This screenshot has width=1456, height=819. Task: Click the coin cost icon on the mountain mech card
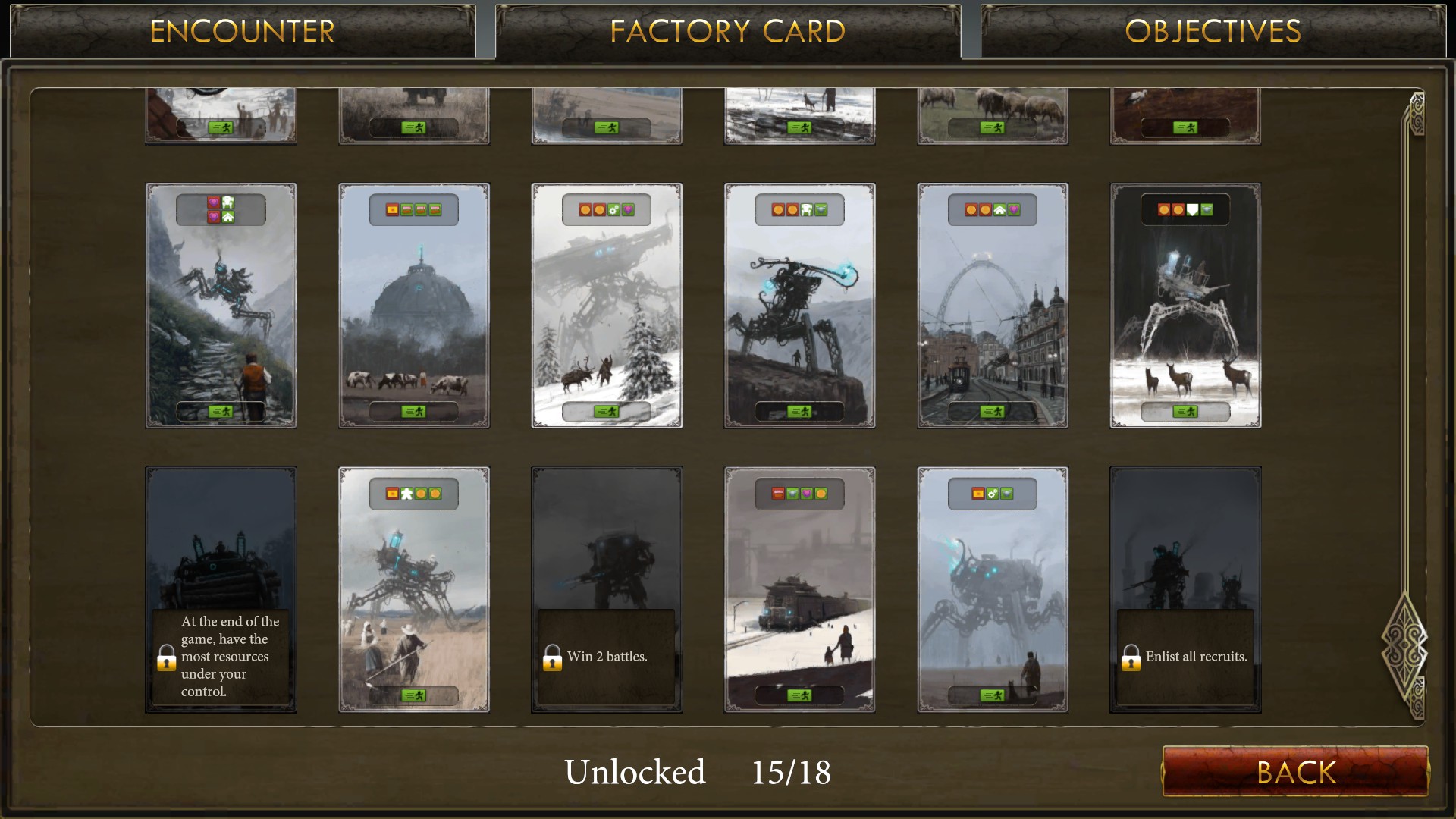click(777, 210)
